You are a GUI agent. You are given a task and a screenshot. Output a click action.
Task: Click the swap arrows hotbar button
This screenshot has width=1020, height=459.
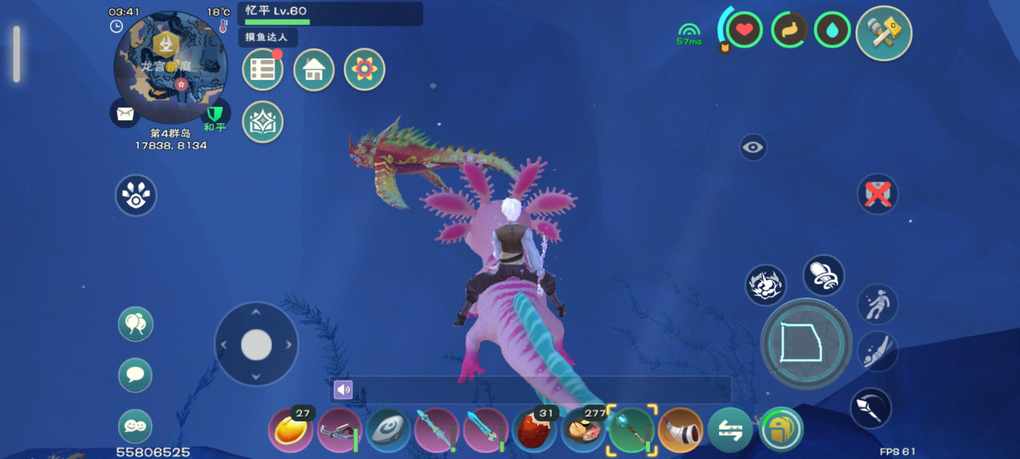[730, 431]
